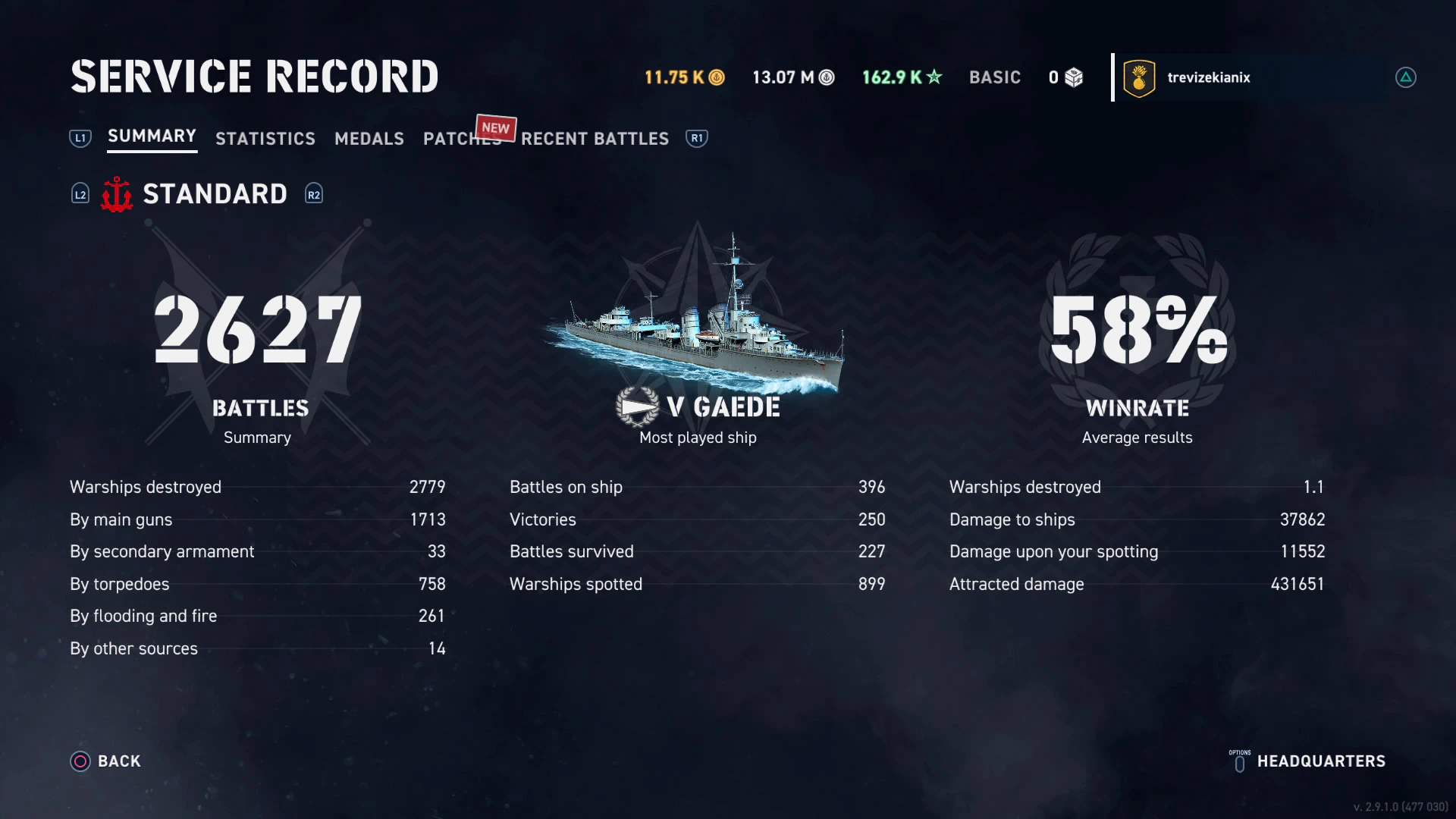Select the 13.07 M credits balance
The height and width of the screenshot is (819, 1456).
(792, 77)
